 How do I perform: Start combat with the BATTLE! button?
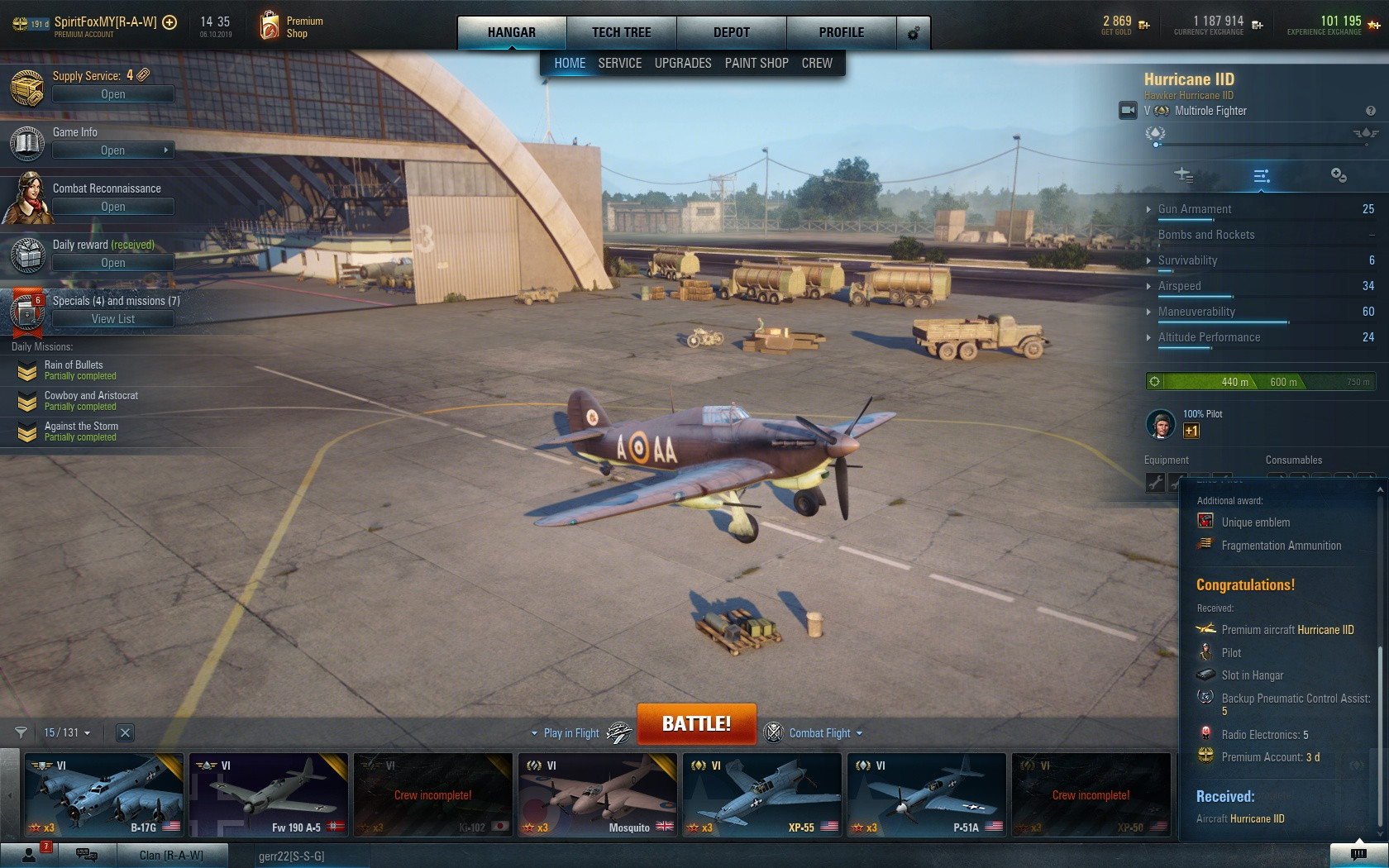696,723
